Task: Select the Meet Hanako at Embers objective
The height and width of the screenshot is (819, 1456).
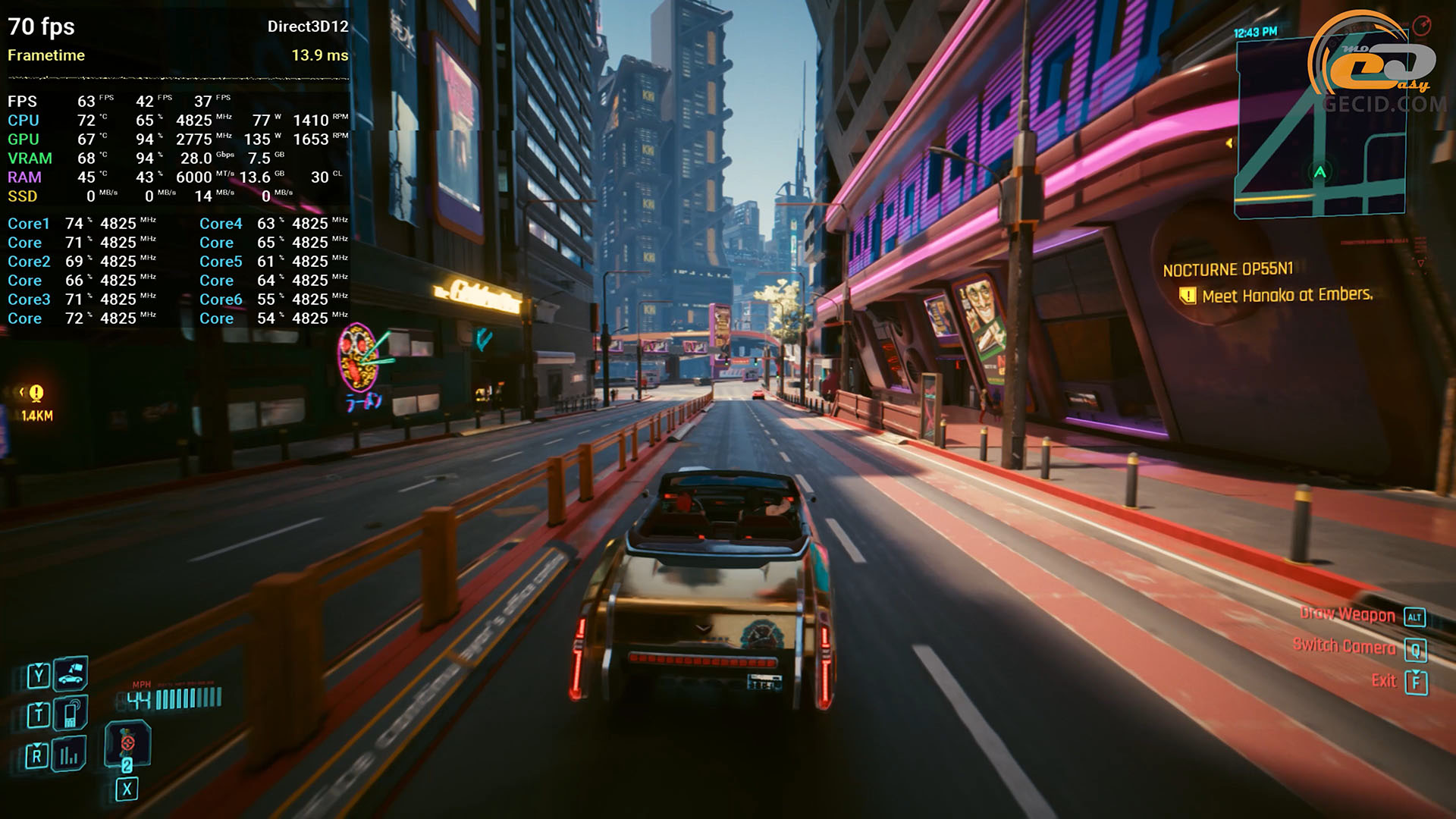Action: tap(1287, 295)
